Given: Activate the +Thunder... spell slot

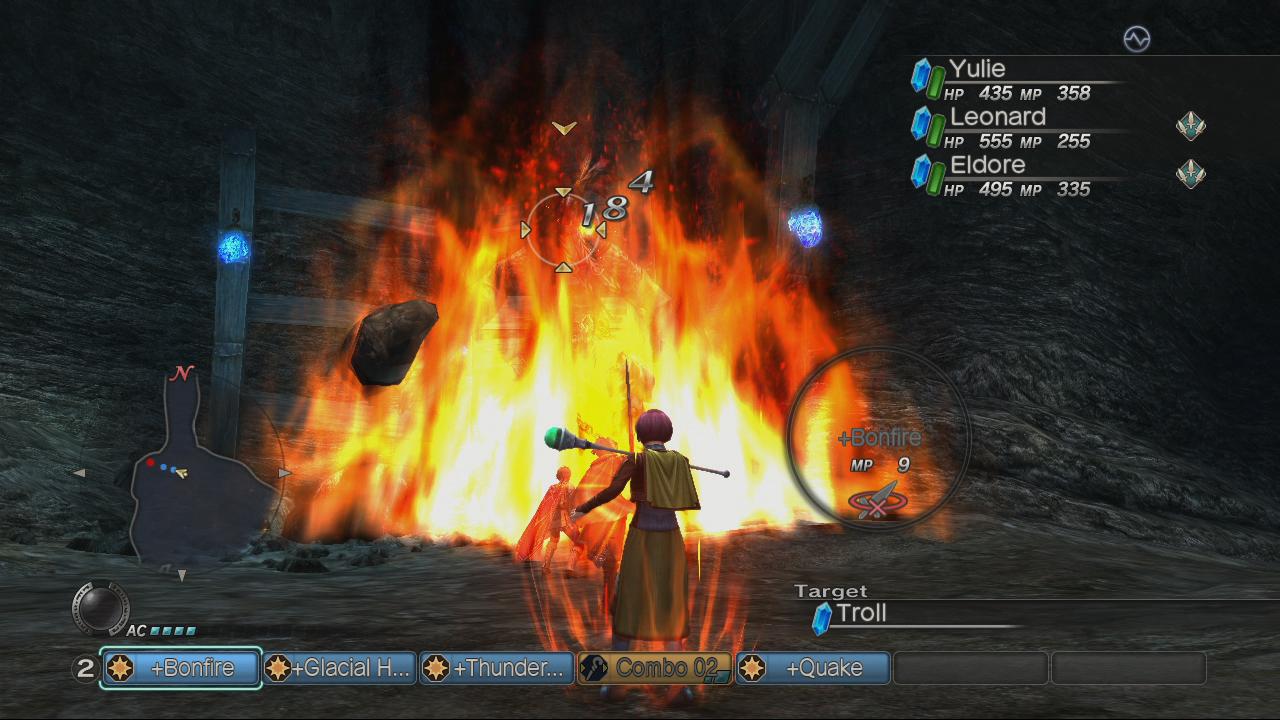Looking at the screenshot, I should coord(497,668).
